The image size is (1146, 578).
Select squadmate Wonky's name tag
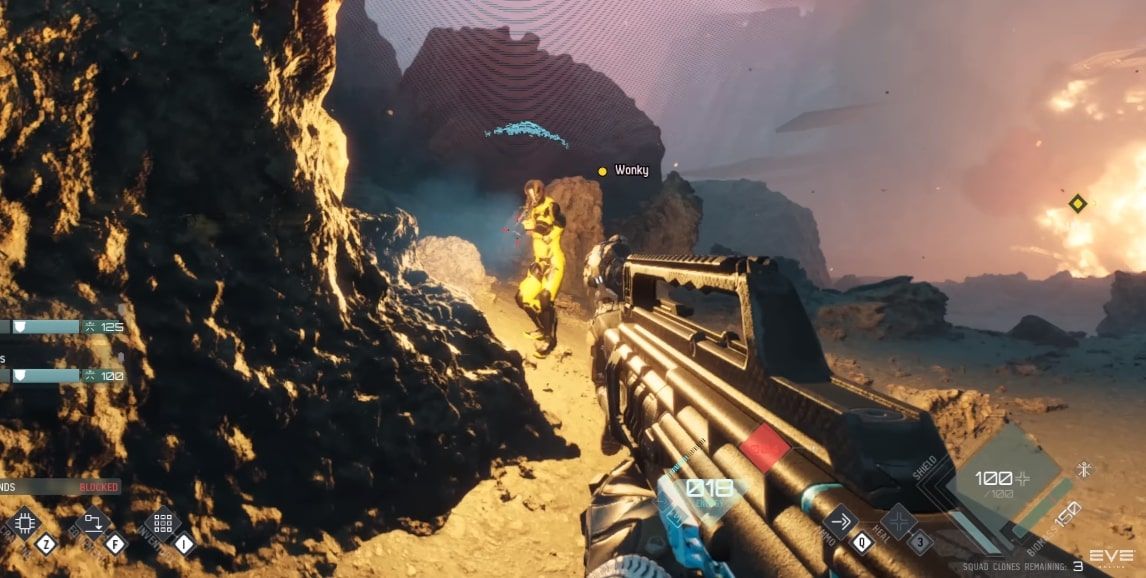[x=631, y=171]
